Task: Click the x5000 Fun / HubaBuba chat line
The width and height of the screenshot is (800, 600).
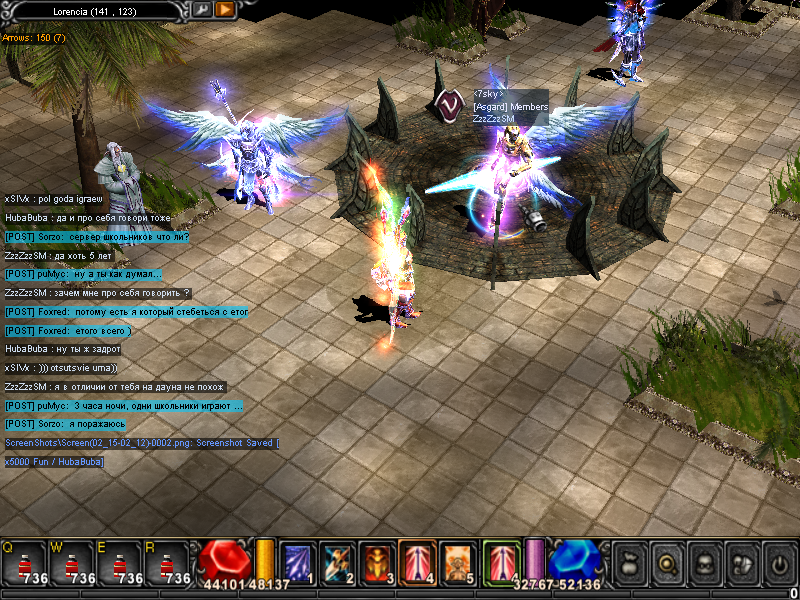Action: pyautogui.click(x=54, y=461)
